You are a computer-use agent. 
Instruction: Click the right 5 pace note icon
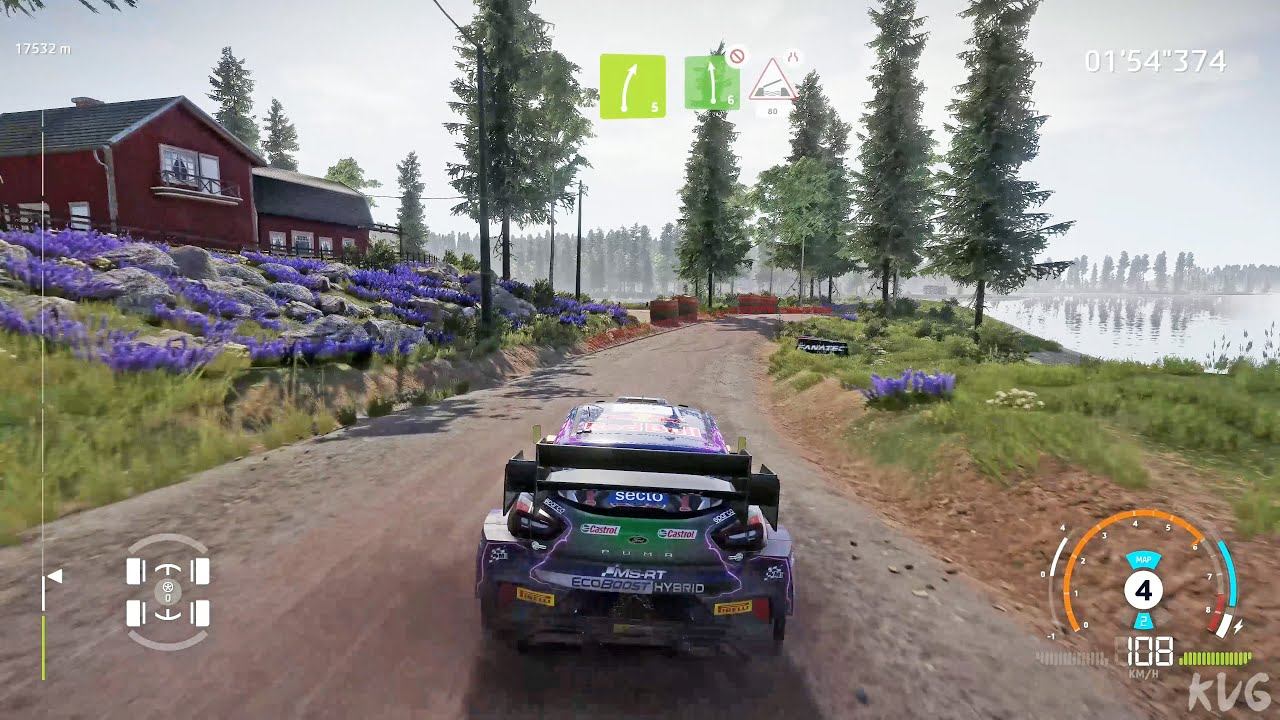(x=632, y=86)
